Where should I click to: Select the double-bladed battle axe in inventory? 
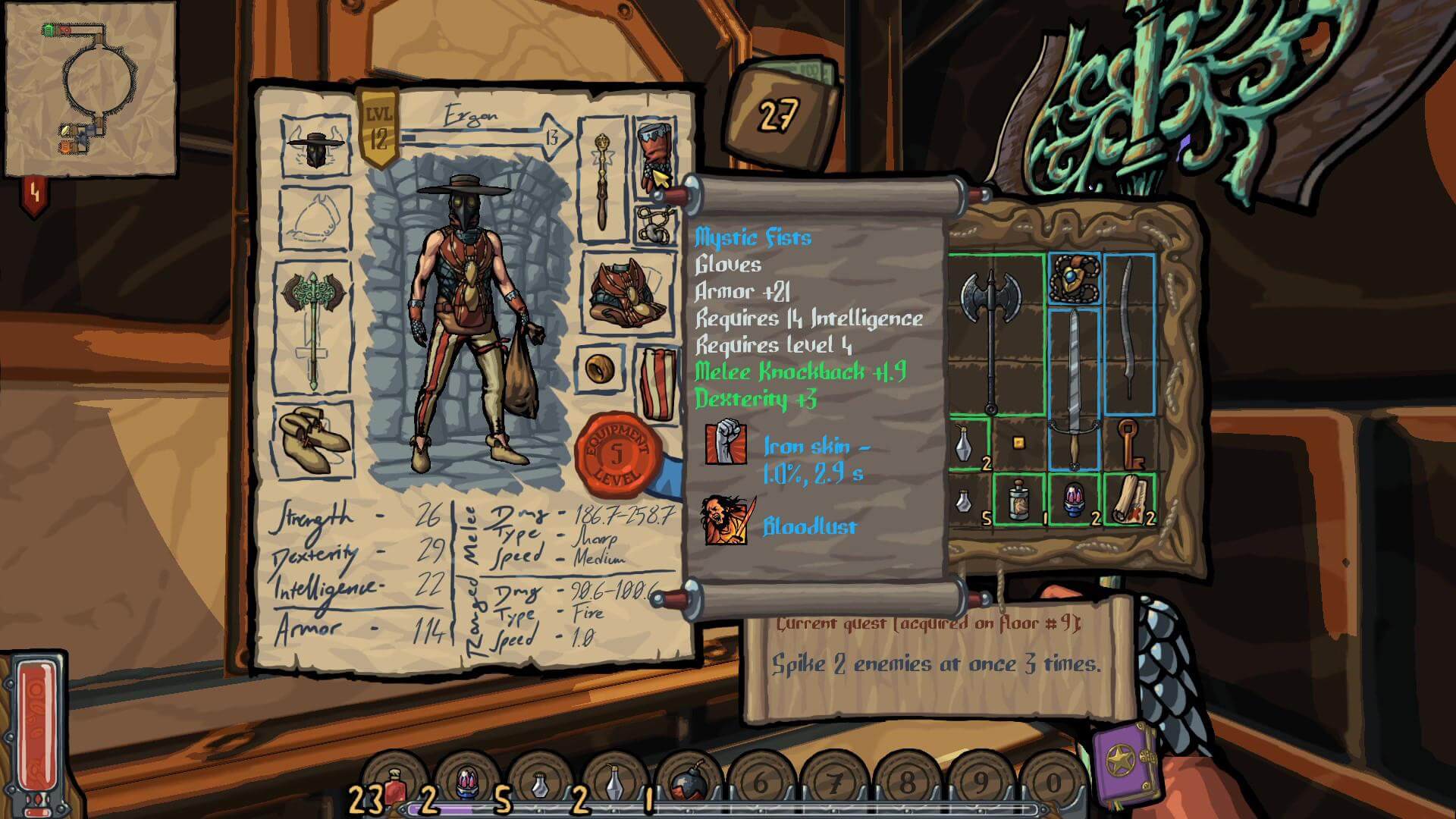coord(990,334)
